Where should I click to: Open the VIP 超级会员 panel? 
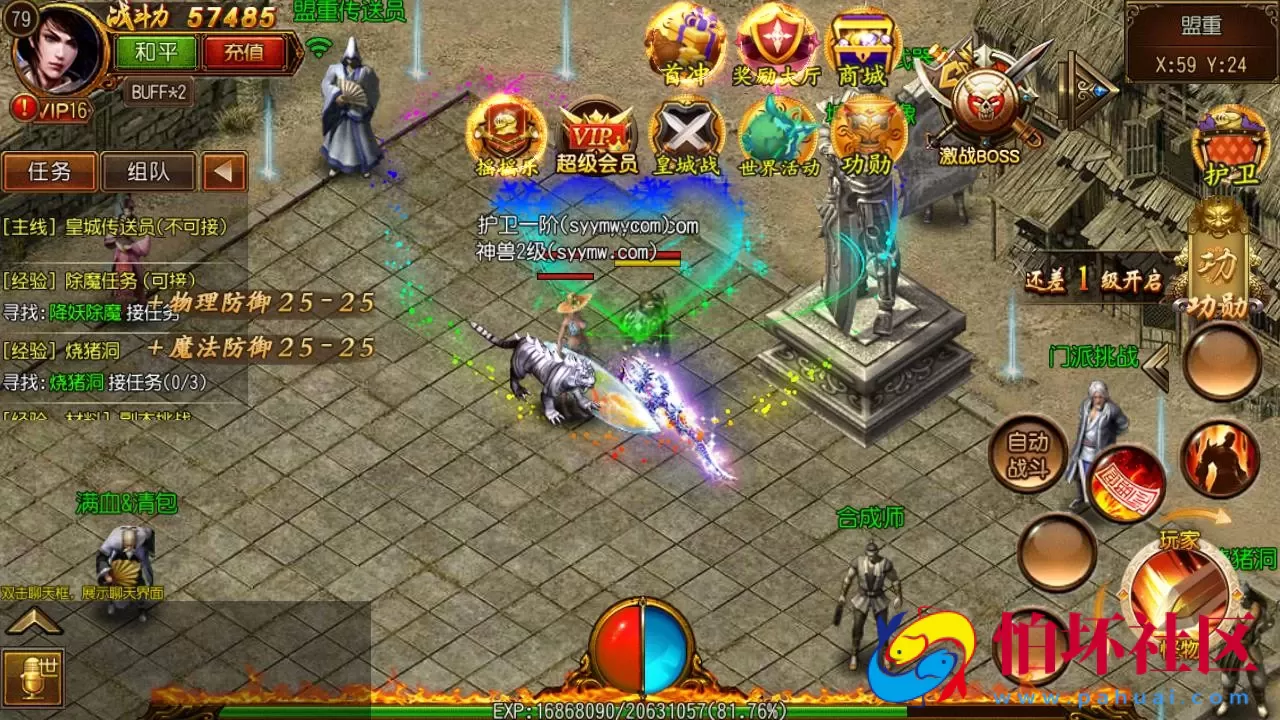[598, 135]
